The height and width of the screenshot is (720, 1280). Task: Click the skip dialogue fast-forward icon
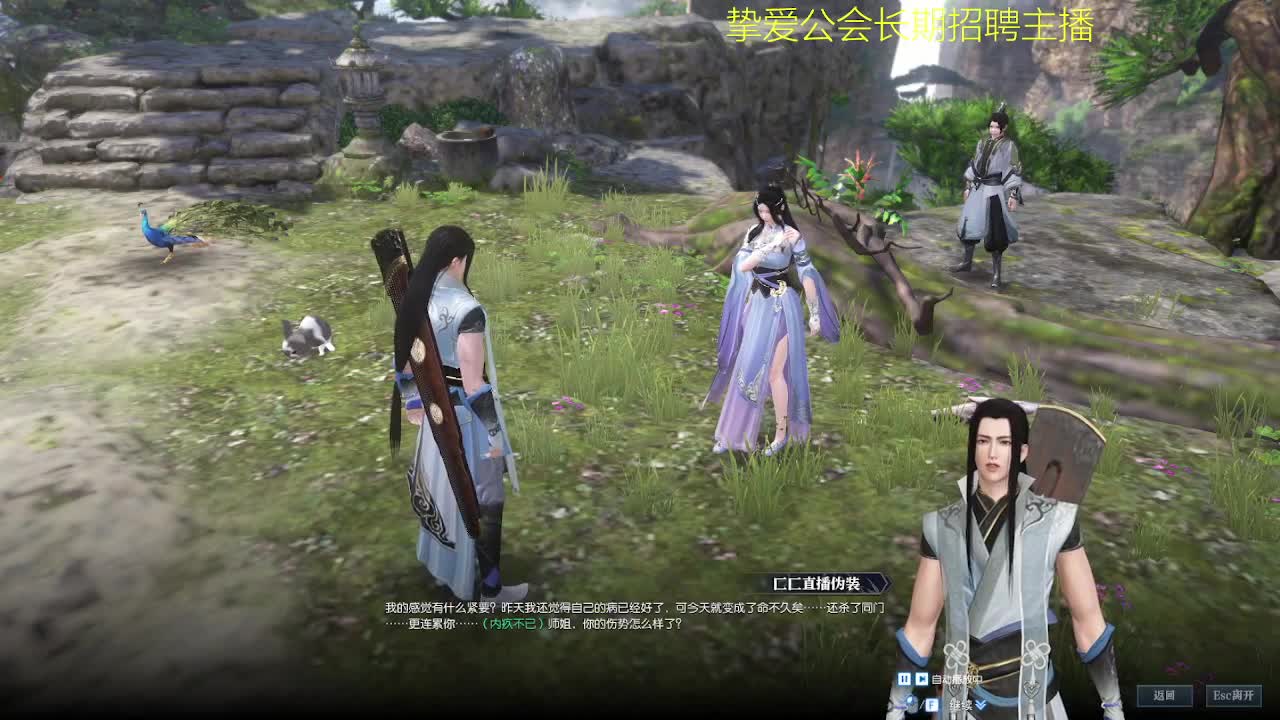tap(922, 680)
